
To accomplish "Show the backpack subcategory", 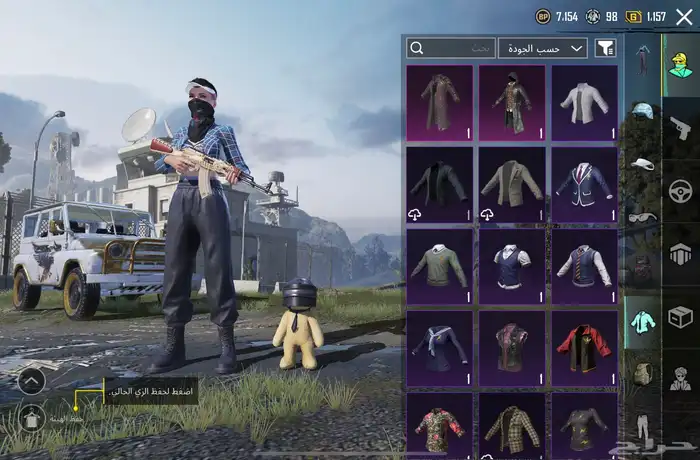I will coord(642,374).
